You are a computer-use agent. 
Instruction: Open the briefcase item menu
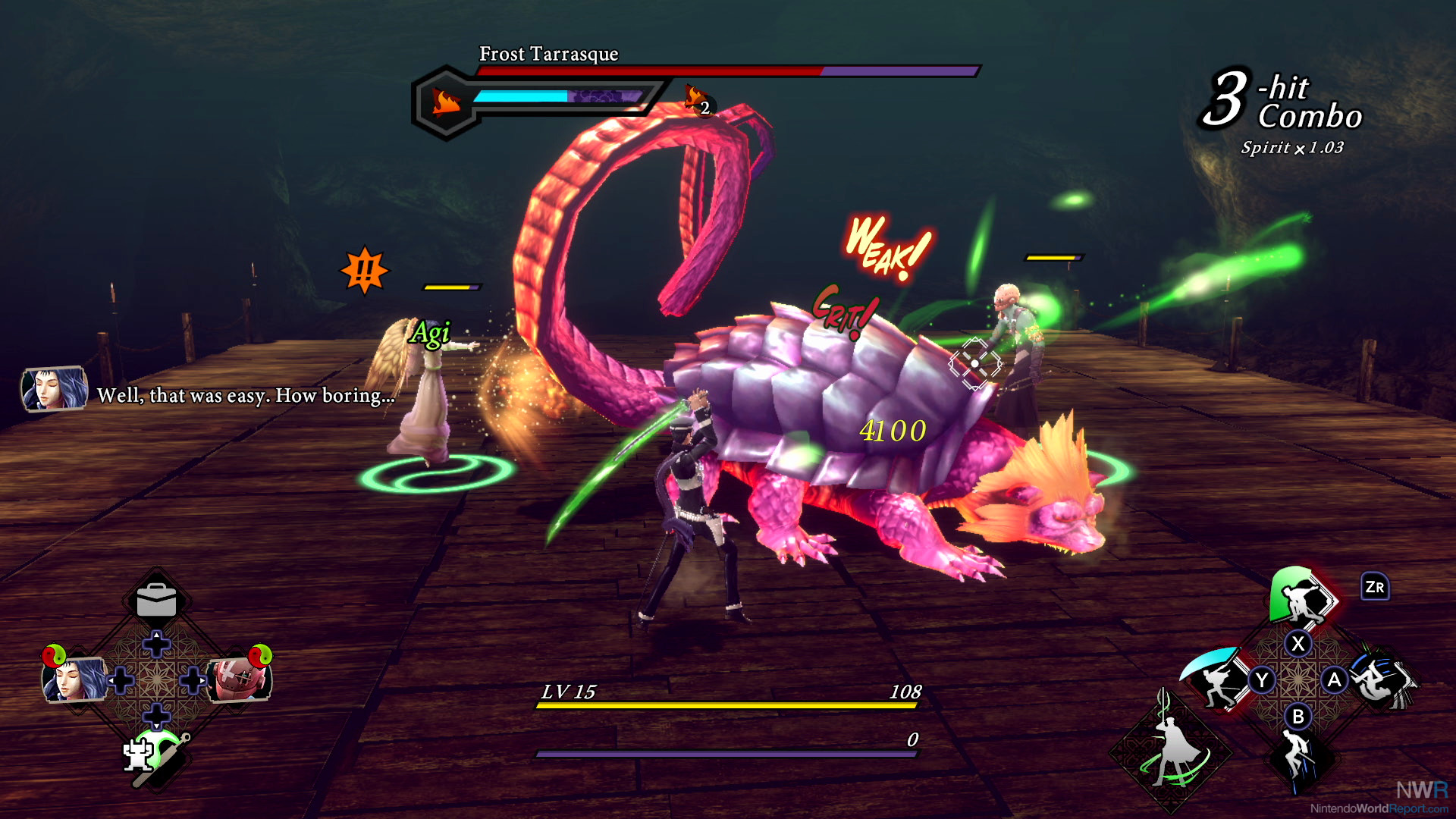tap(156, 601)
